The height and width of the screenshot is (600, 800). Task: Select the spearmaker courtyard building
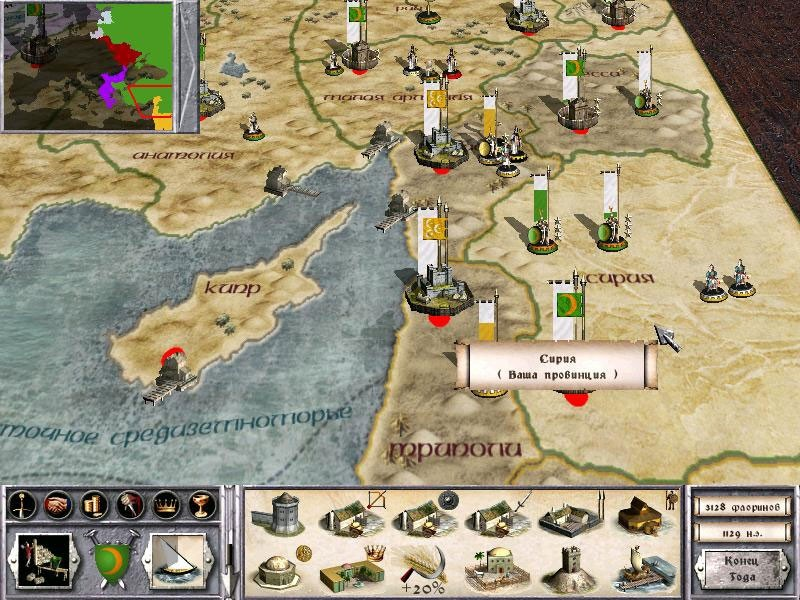click(566, 515)
